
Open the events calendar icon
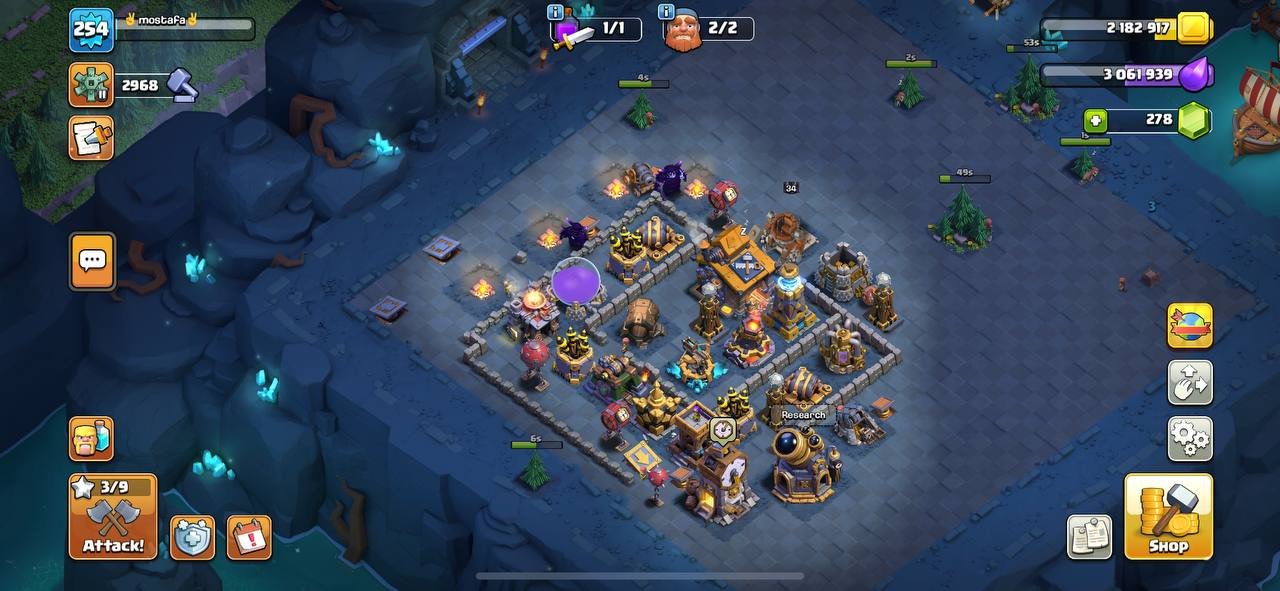(x=249, y=538)
